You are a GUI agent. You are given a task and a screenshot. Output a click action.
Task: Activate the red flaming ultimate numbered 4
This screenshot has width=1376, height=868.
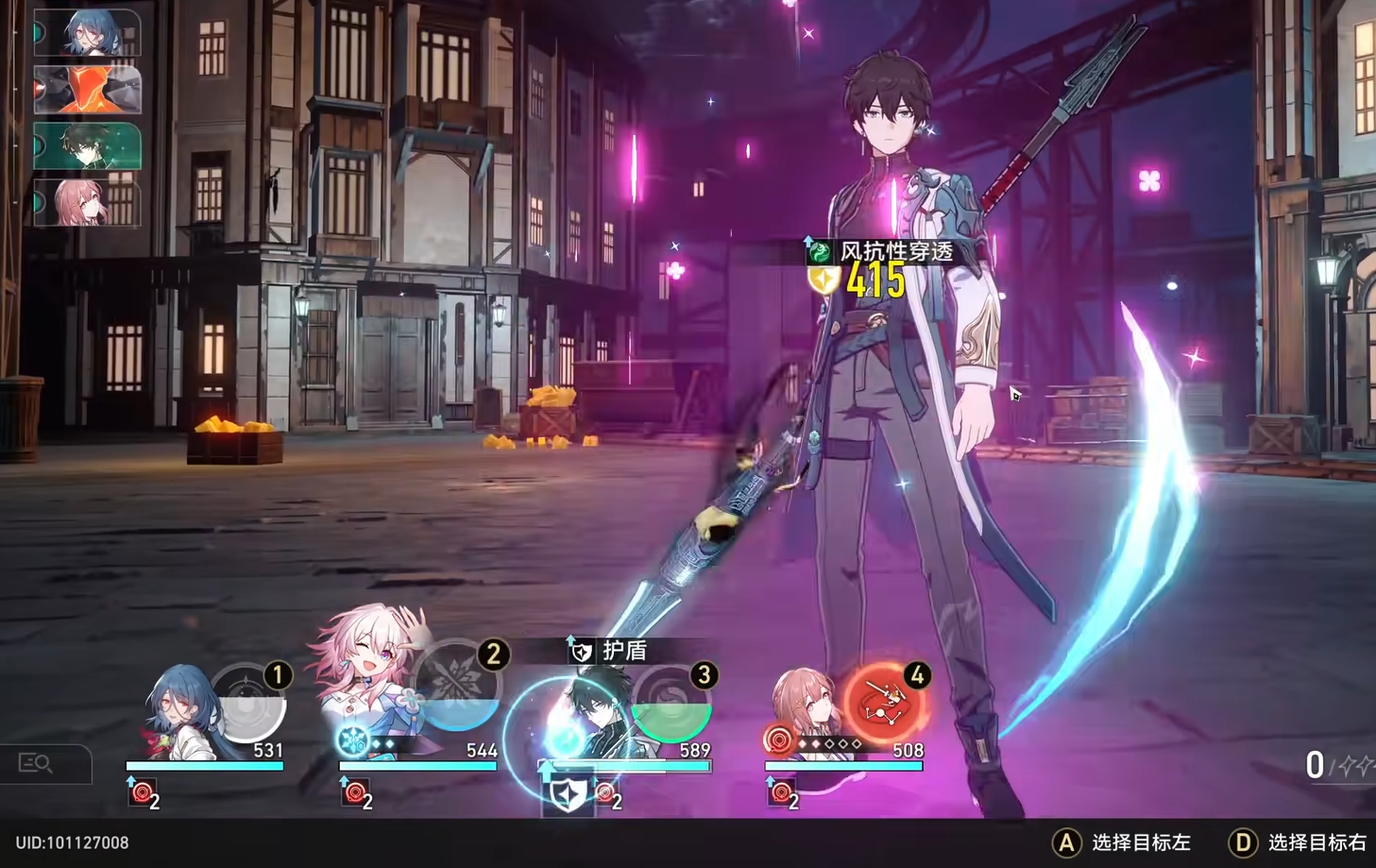tap(884, 704)
